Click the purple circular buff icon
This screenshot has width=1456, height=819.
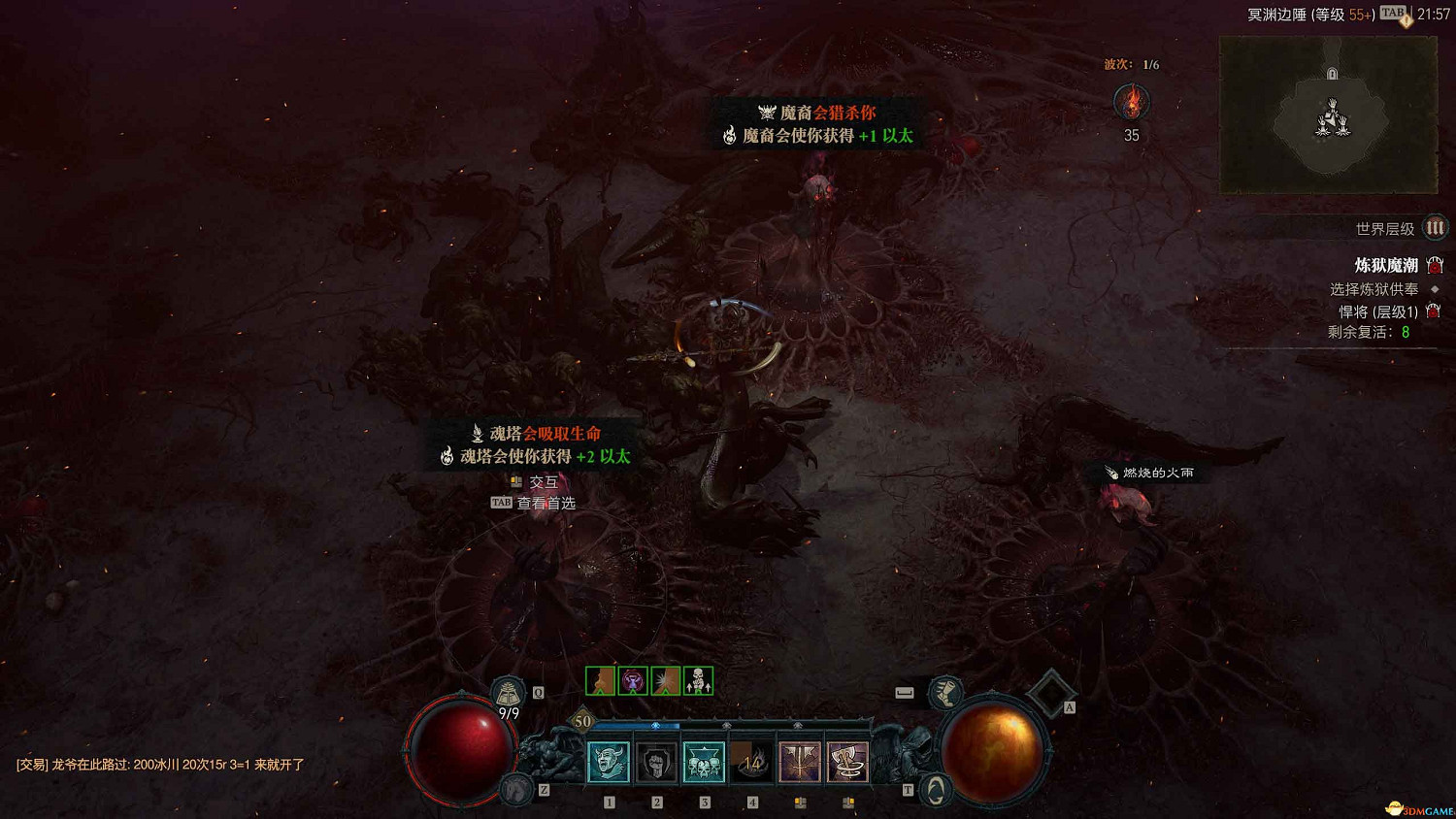pyautogui.click(x=631, y=678)
